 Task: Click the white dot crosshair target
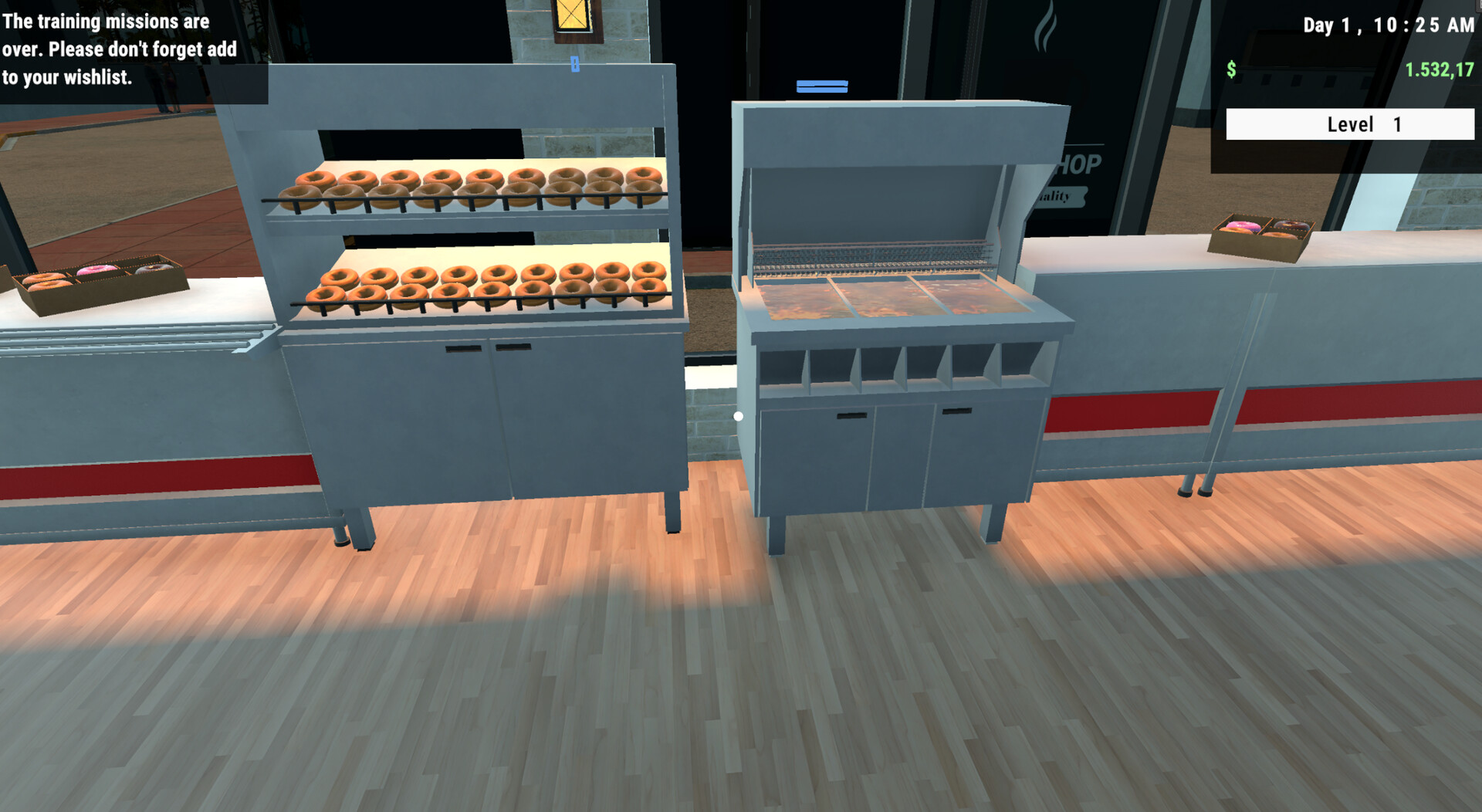[x=739, y=414]
